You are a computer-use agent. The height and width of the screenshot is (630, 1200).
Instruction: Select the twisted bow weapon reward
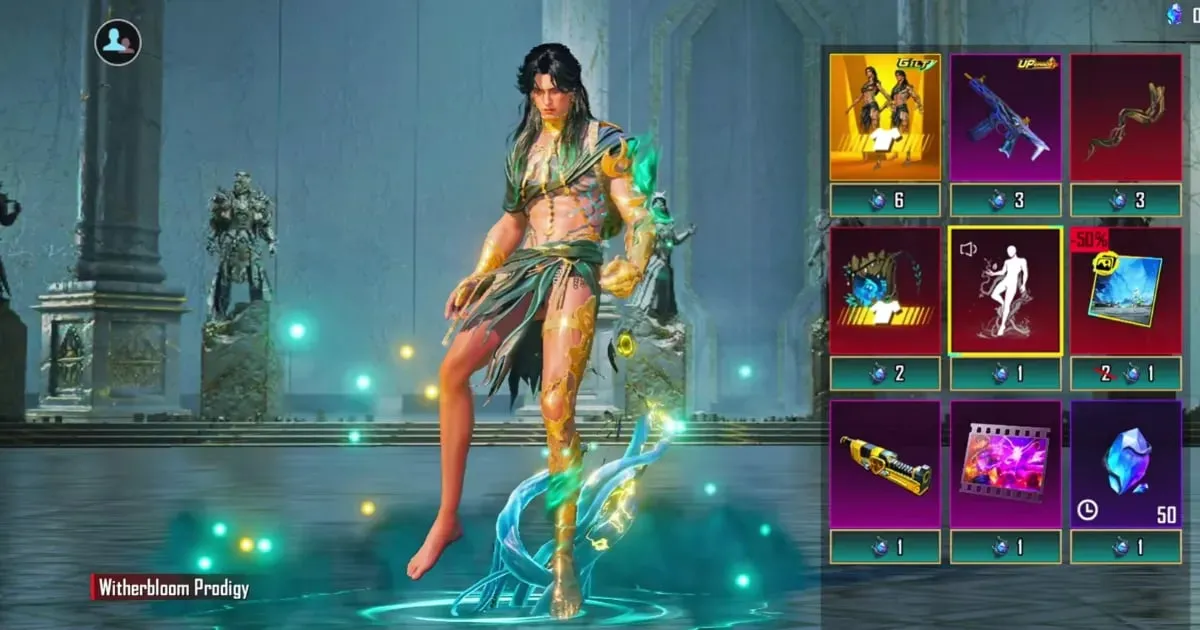(1125, 117)
